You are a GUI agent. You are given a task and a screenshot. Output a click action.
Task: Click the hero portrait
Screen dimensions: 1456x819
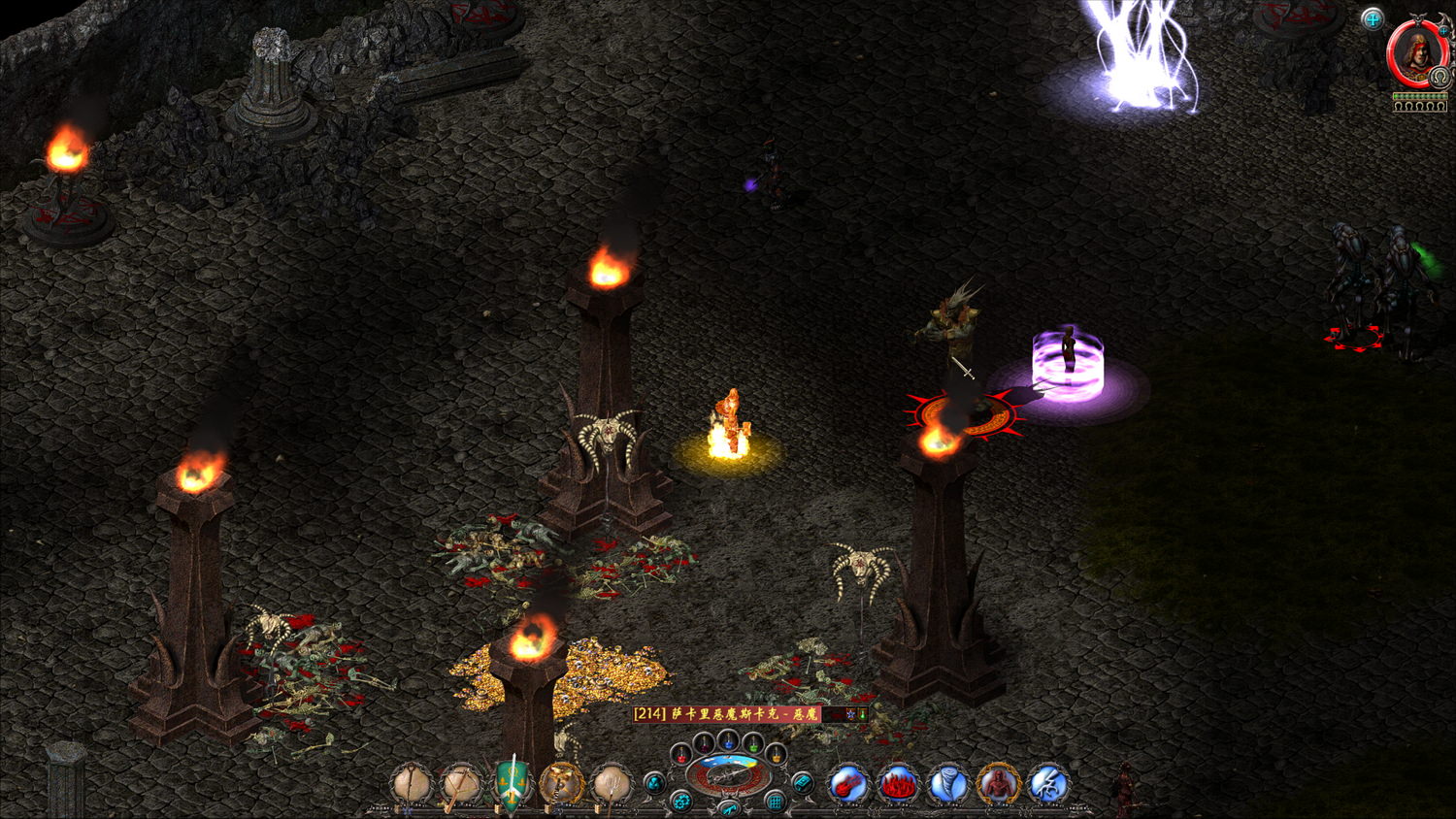(x=1417, y=53)
